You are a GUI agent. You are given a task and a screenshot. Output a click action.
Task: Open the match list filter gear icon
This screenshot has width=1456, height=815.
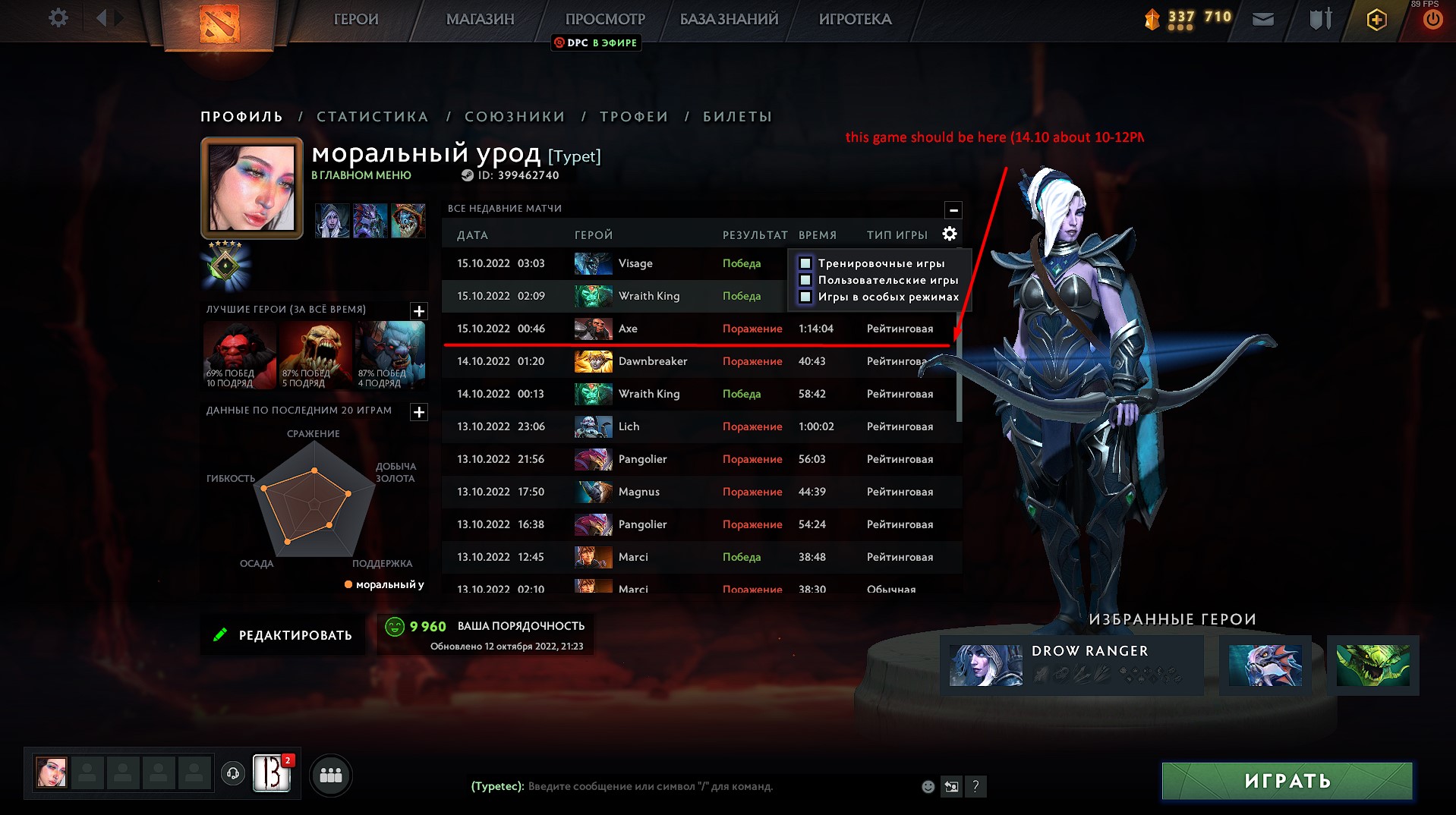click(949, 234)
